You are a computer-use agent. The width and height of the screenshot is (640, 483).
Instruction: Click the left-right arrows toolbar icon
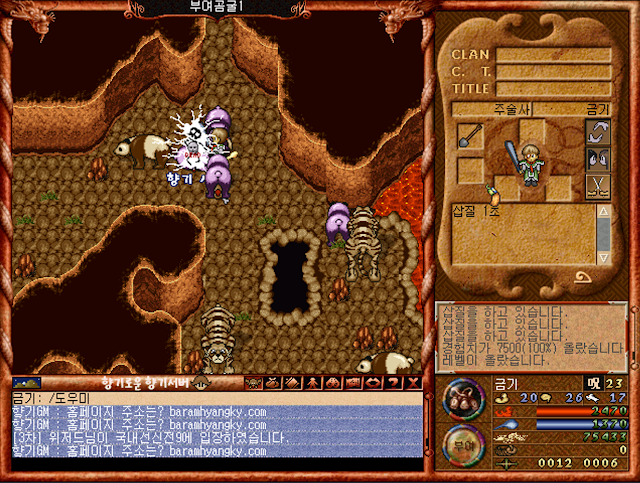(372, 382)
